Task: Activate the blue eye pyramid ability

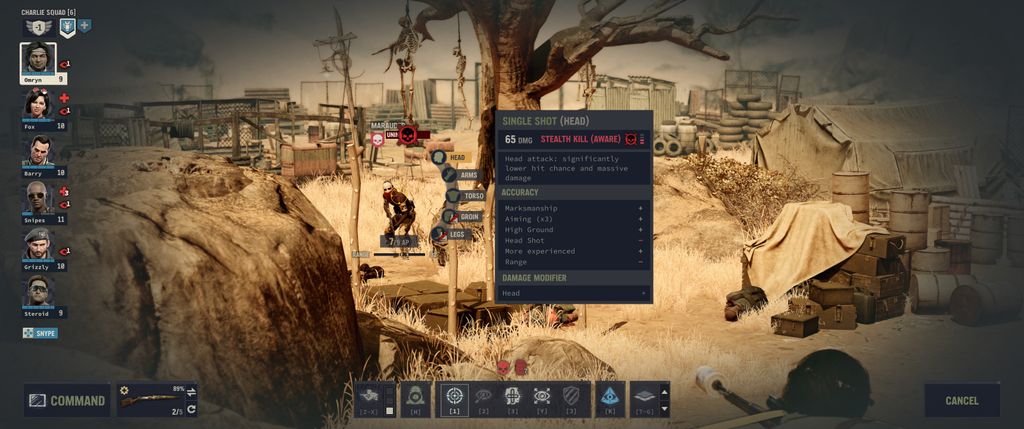Action: (609, 397)
